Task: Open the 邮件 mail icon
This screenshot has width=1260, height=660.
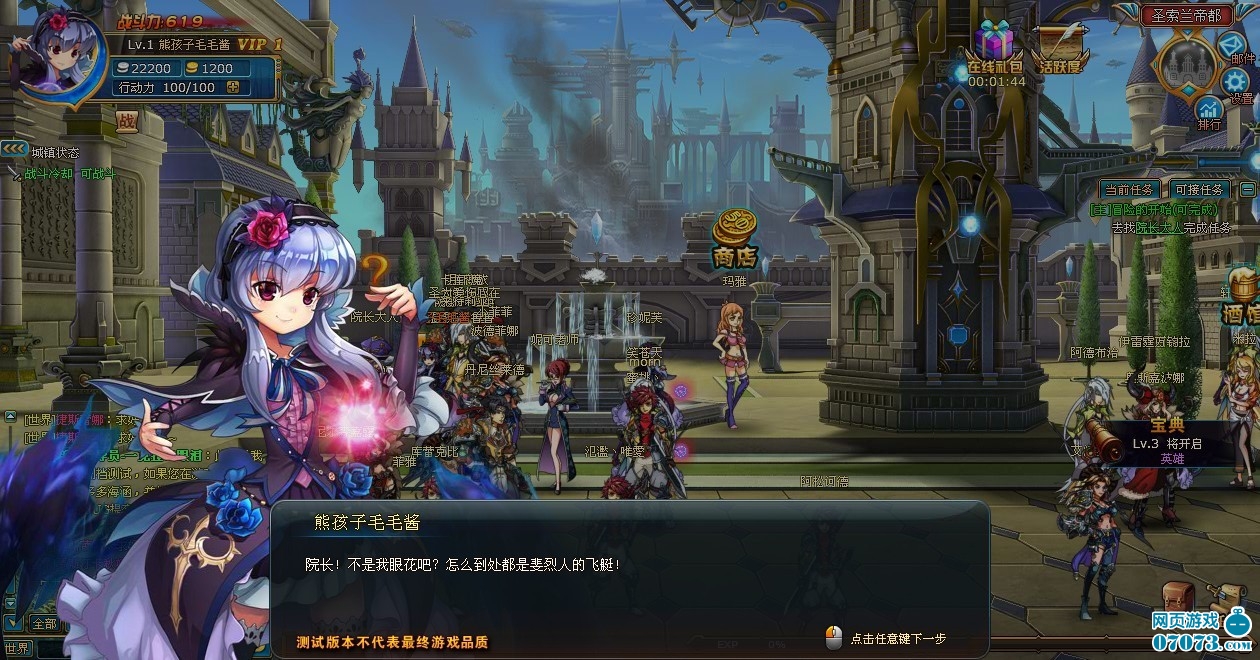Action: 1231,45
